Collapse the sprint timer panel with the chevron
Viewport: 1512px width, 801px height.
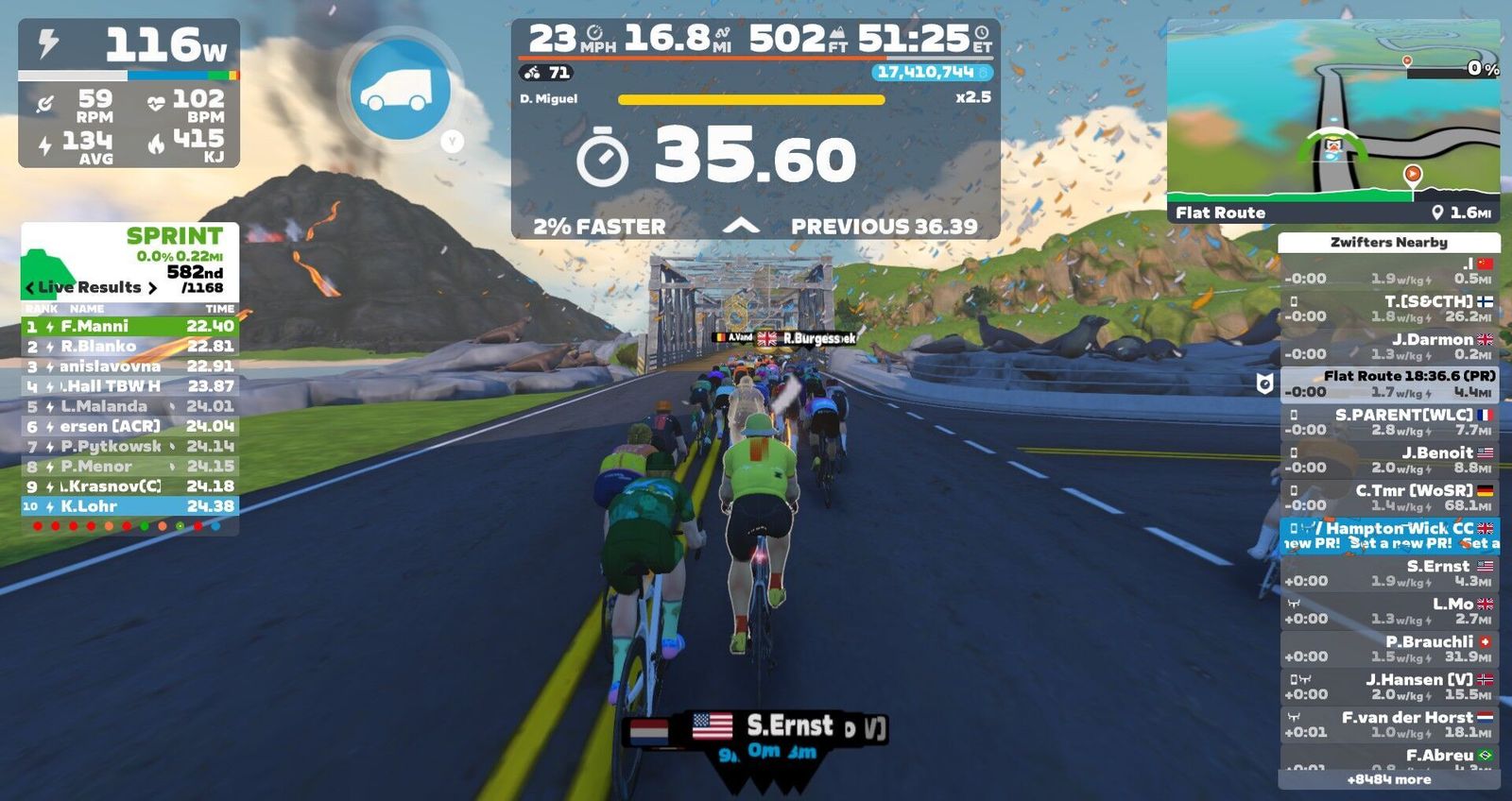741,226
